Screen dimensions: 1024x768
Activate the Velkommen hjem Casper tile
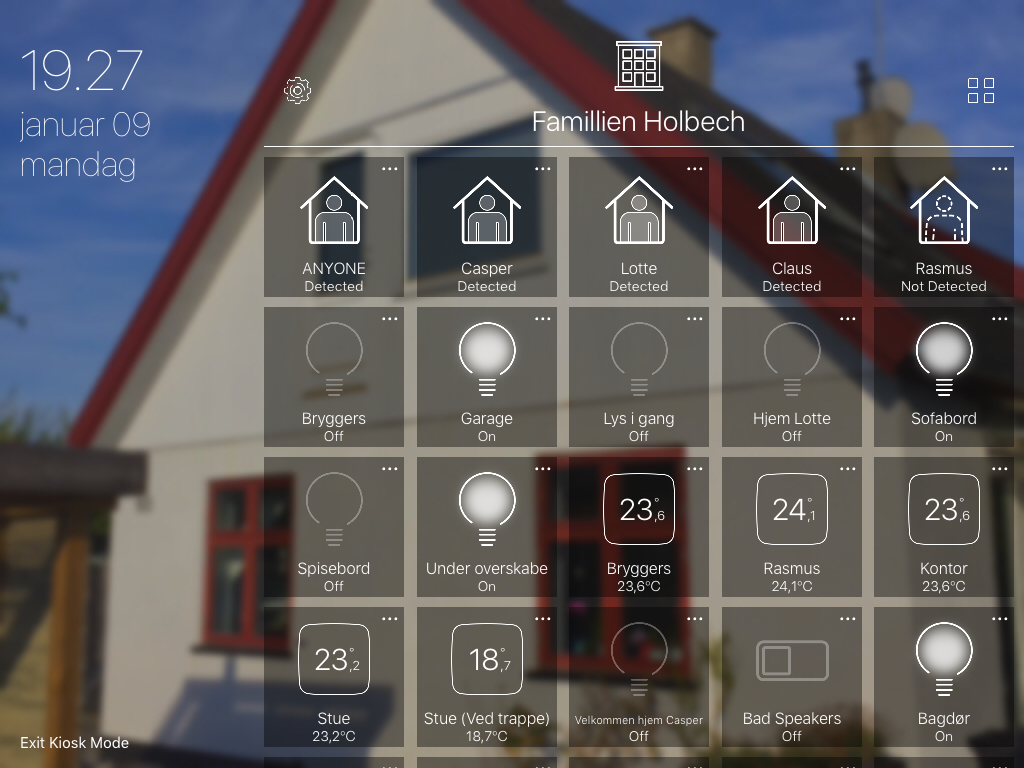(639, 676)
